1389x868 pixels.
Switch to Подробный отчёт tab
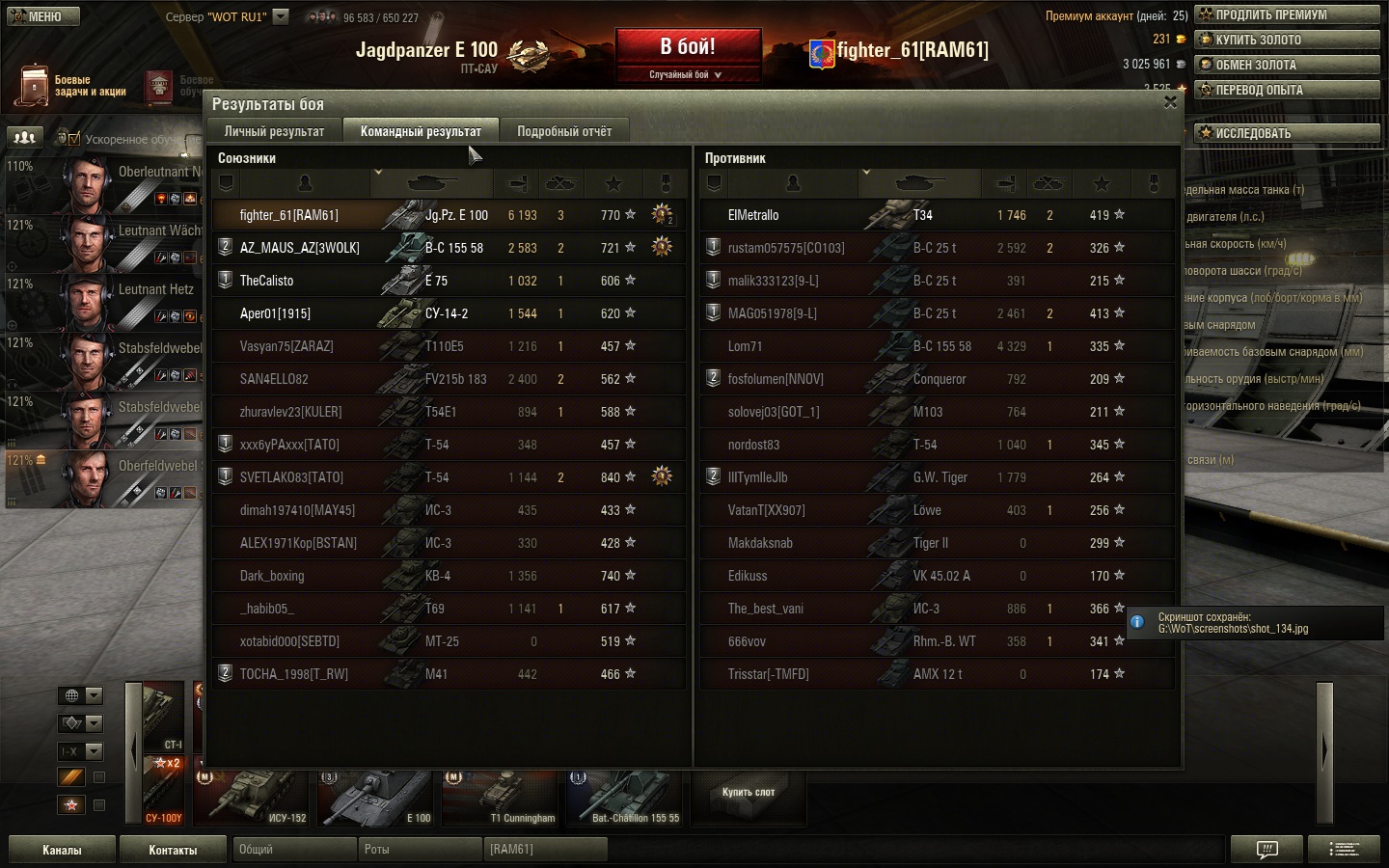point(563,131)
